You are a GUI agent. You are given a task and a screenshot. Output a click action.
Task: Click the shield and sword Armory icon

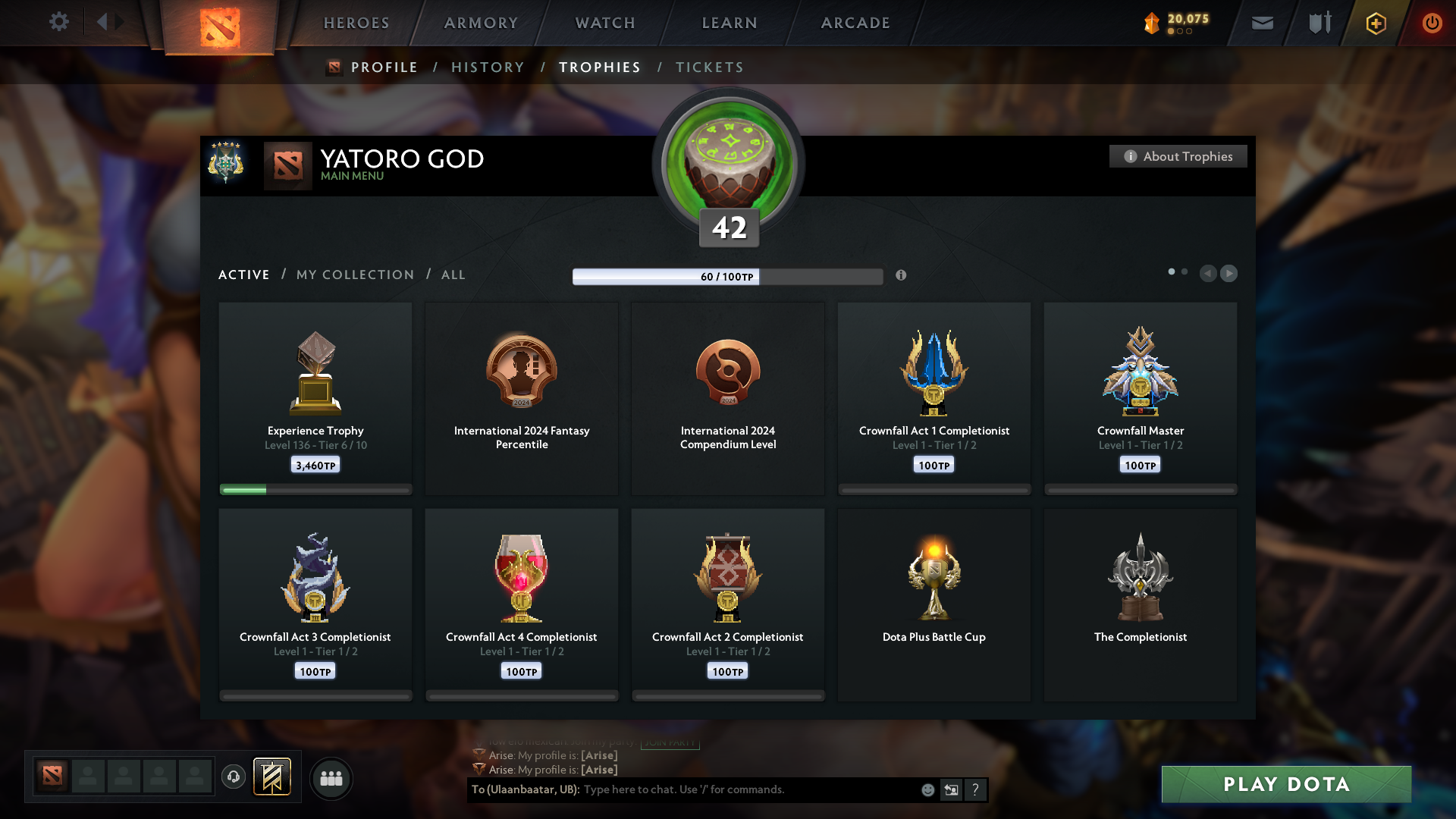pyautogui.click(x=1318, y=23)
